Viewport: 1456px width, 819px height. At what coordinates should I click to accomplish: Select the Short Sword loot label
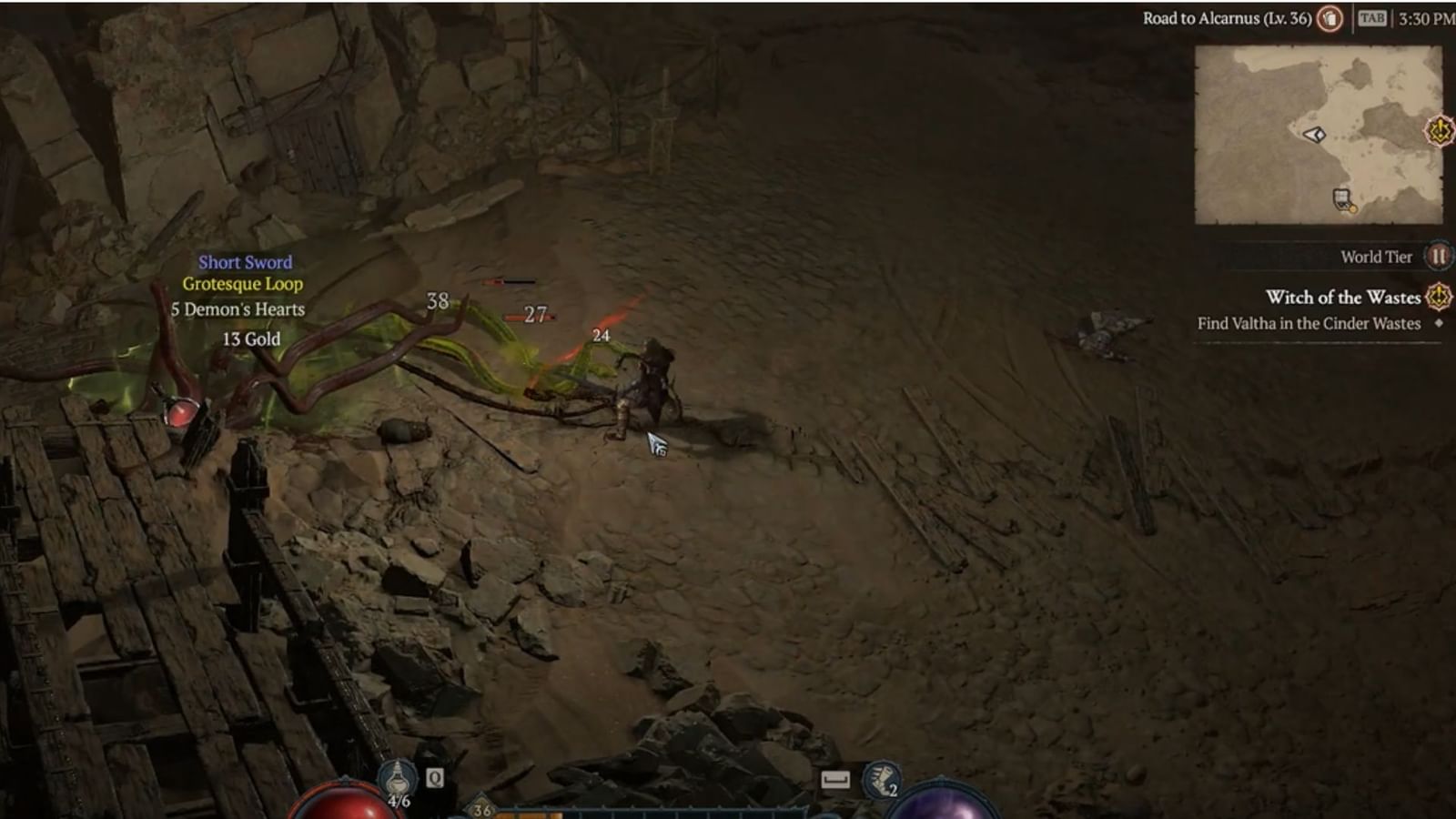[244, 262]
